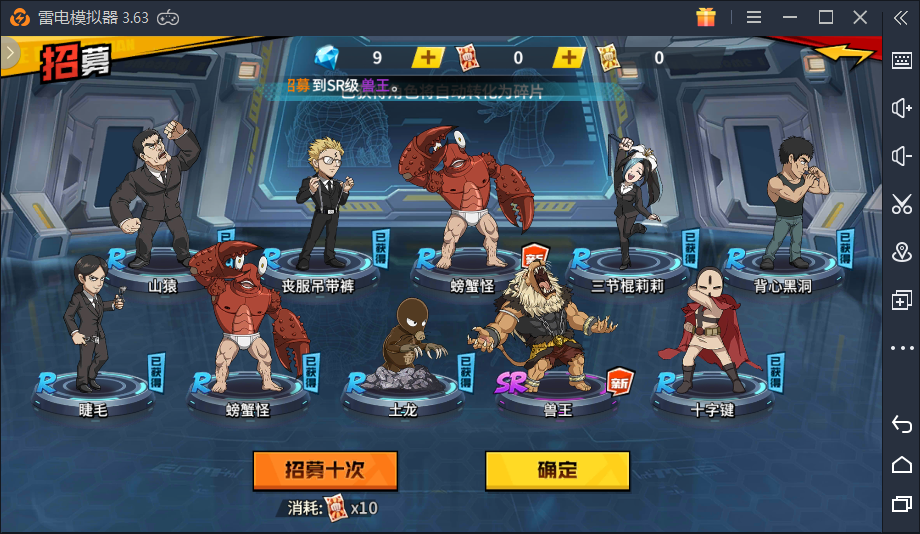Confirm results with the 确定 button
920x534 pixels.
coord(557,470)
